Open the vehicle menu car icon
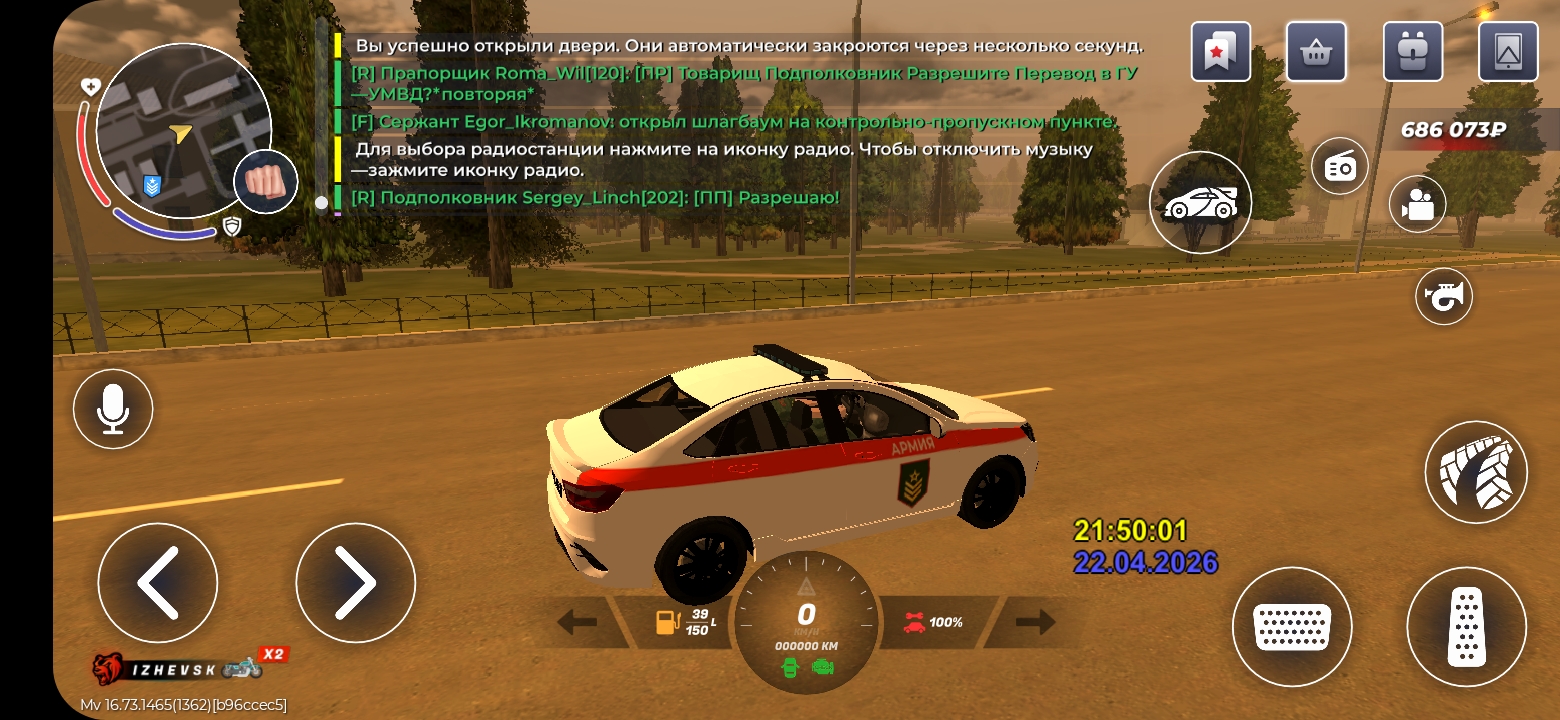Image resolution: width=1560 pixels, height=720 pixels. tap(1200, 202)
